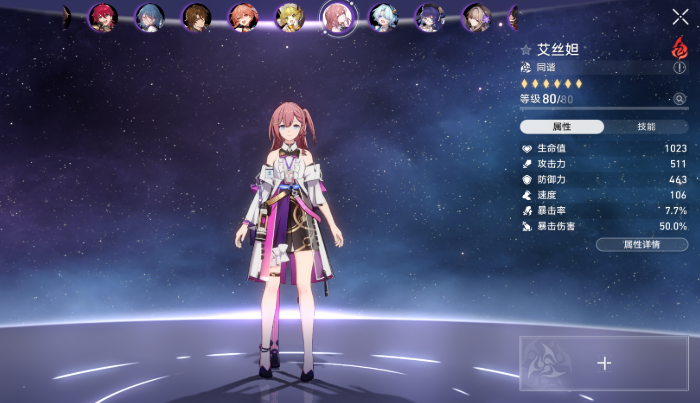Viewport: 700px width, 403px height.
Task: Open the magnifier icon next to level
Action: click(680, 99)
